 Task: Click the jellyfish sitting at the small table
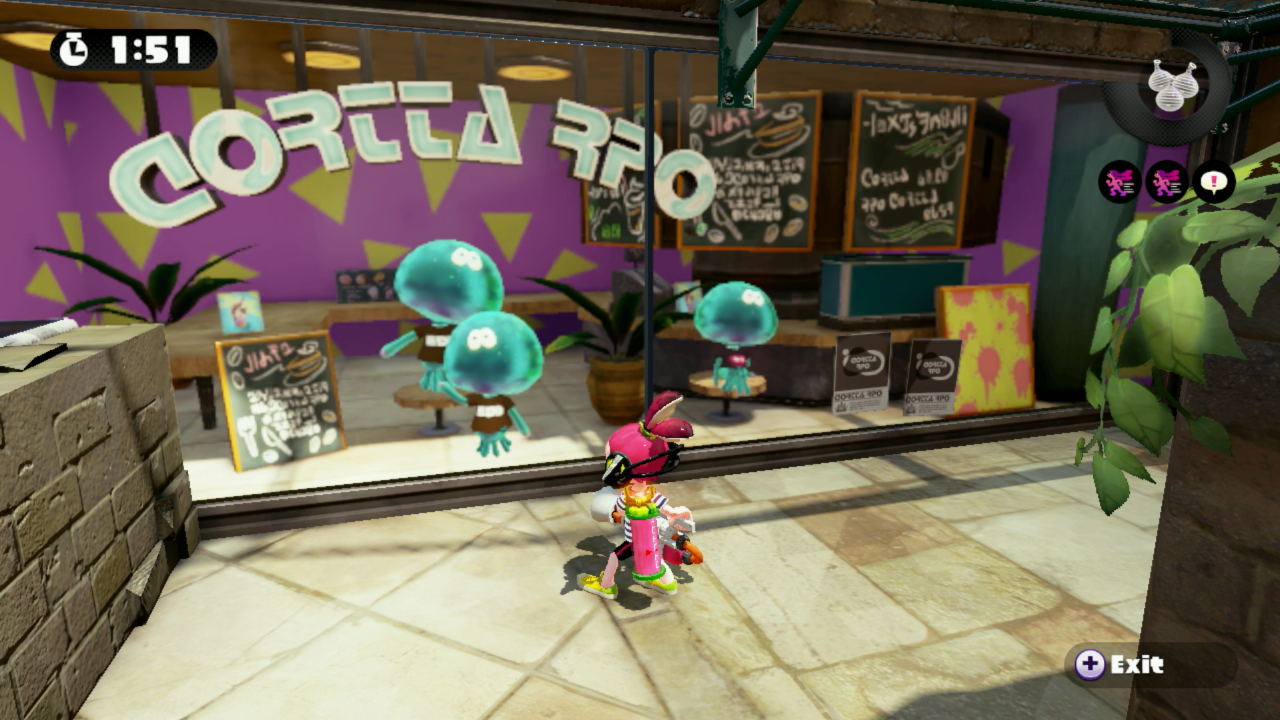coord(733,330)
